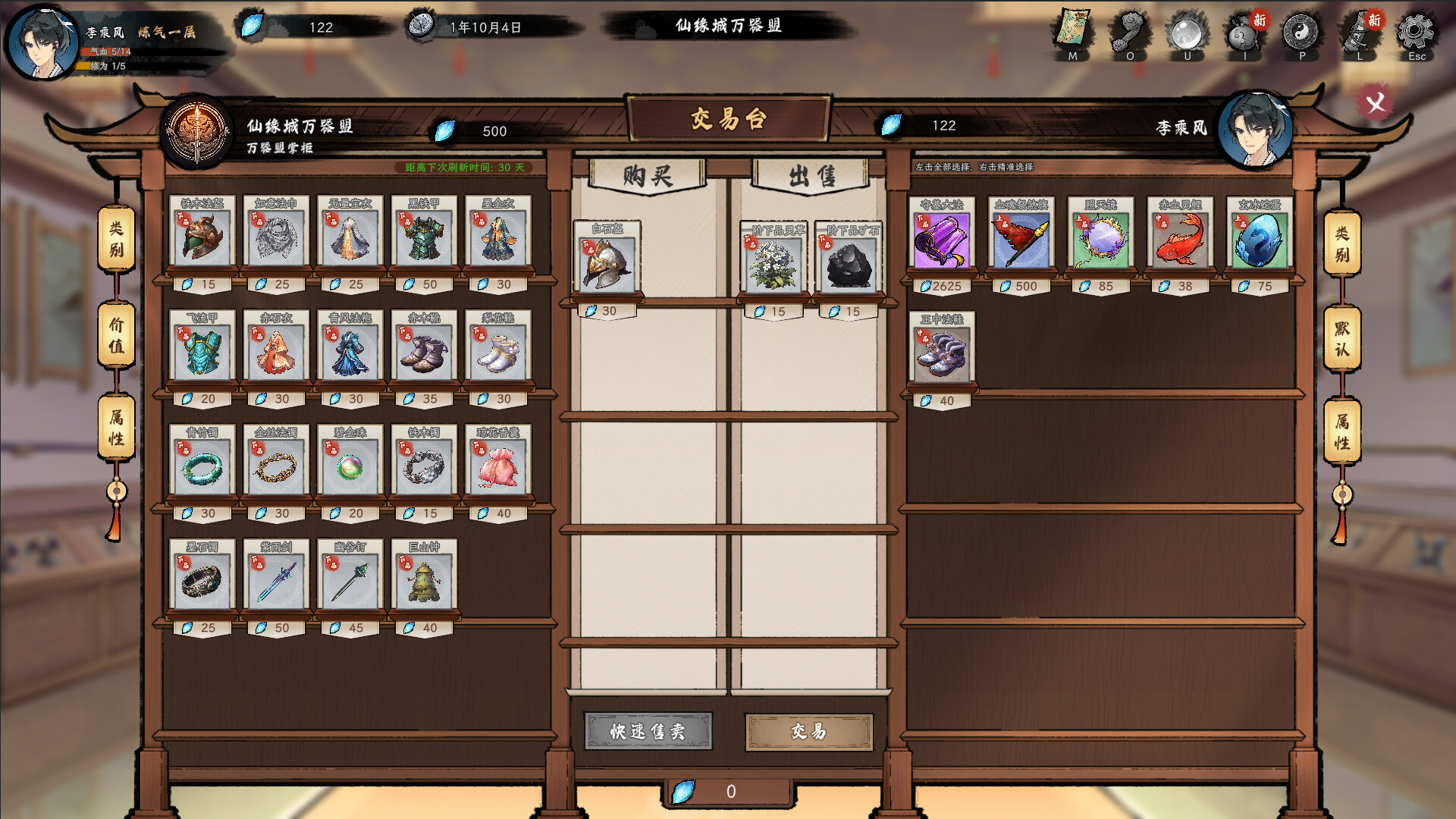Confirm the trade with the 交易 button
Image resolution: width=1456 pixels, height=819 pixels.
808,732
